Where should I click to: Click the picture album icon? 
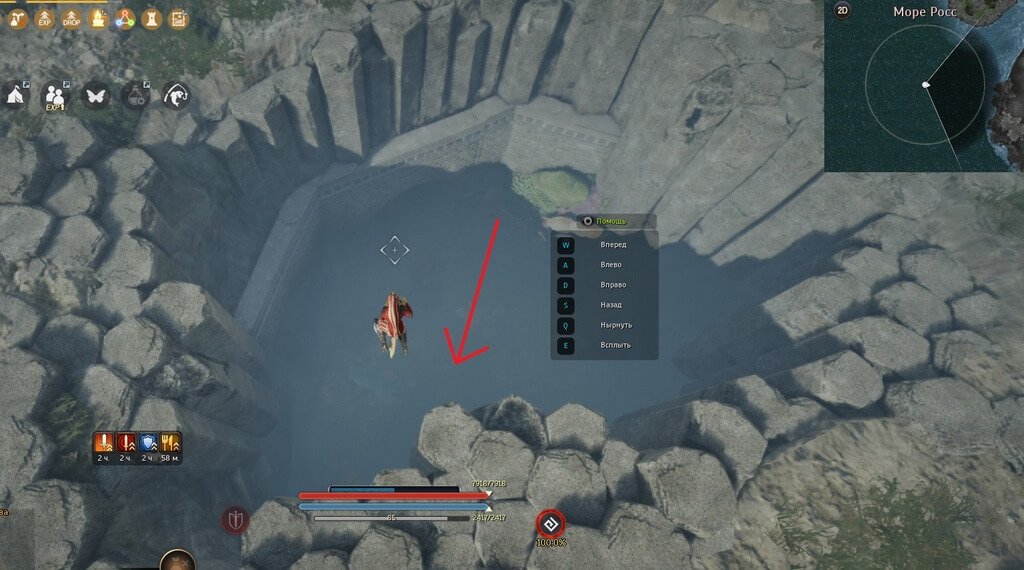[178, 18]
